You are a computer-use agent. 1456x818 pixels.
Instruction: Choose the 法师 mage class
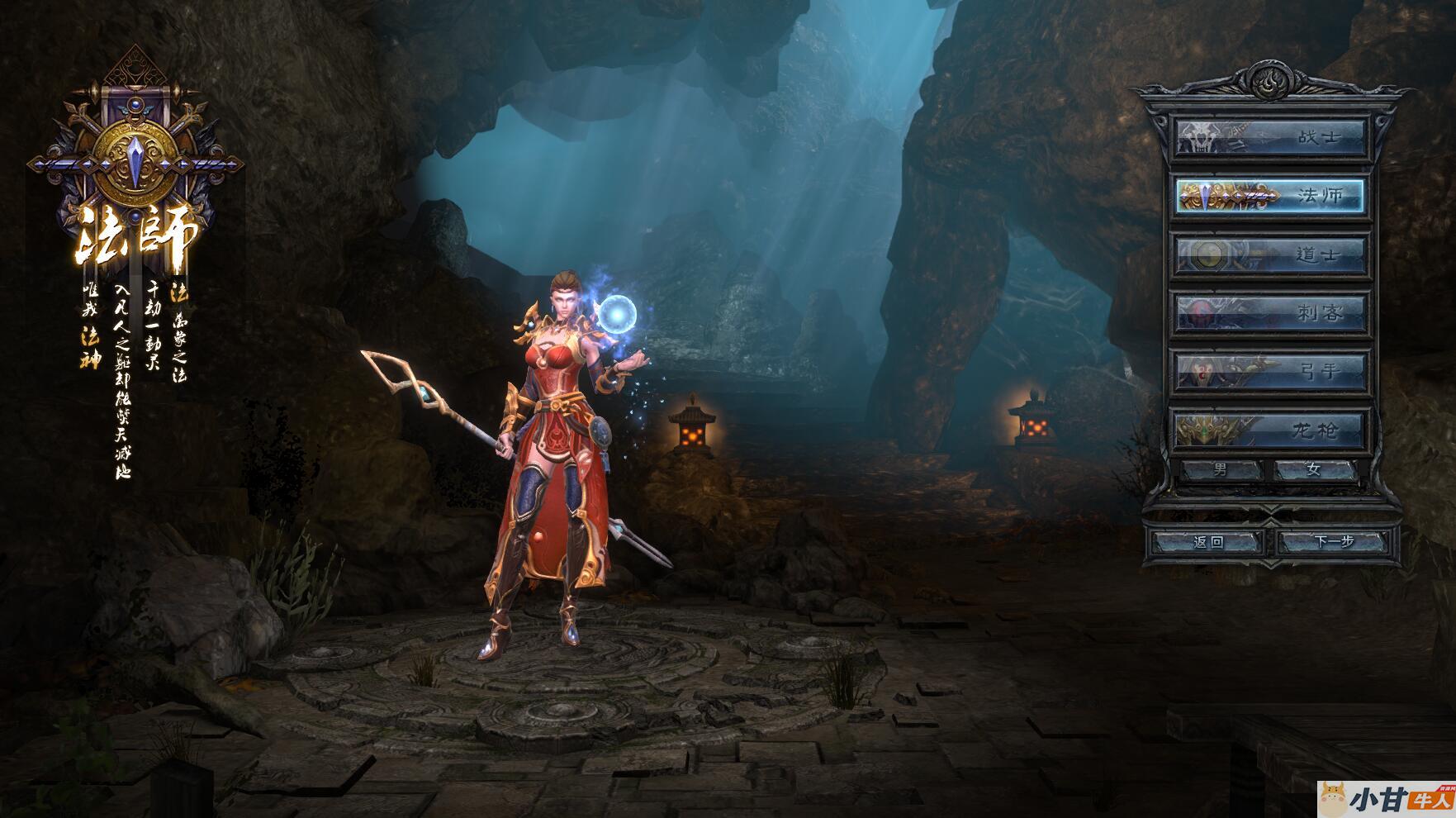click(x=1270, y=196)
